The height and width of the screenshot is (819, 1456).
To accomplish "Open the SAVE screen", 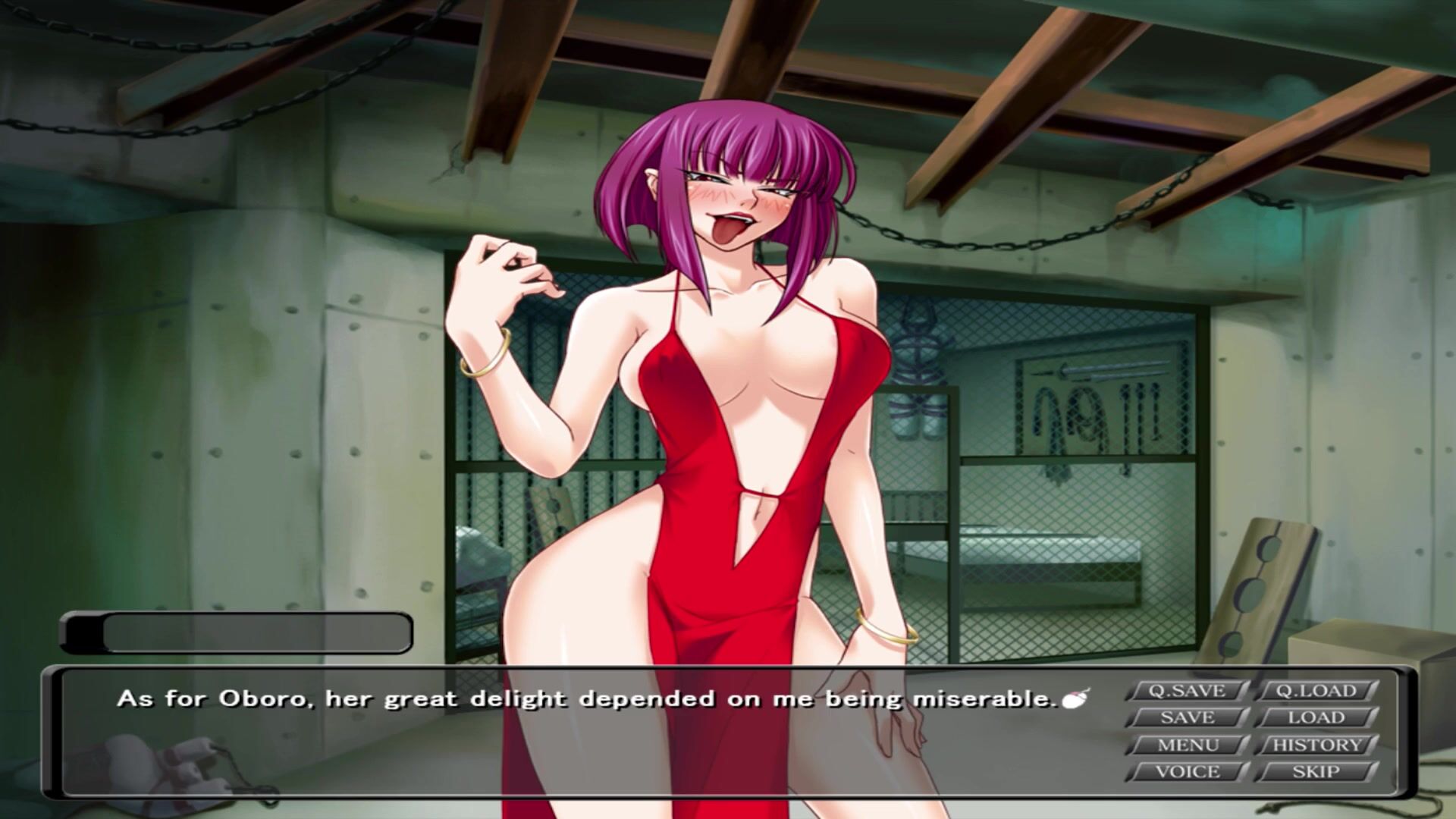I will click(1187, 717).
